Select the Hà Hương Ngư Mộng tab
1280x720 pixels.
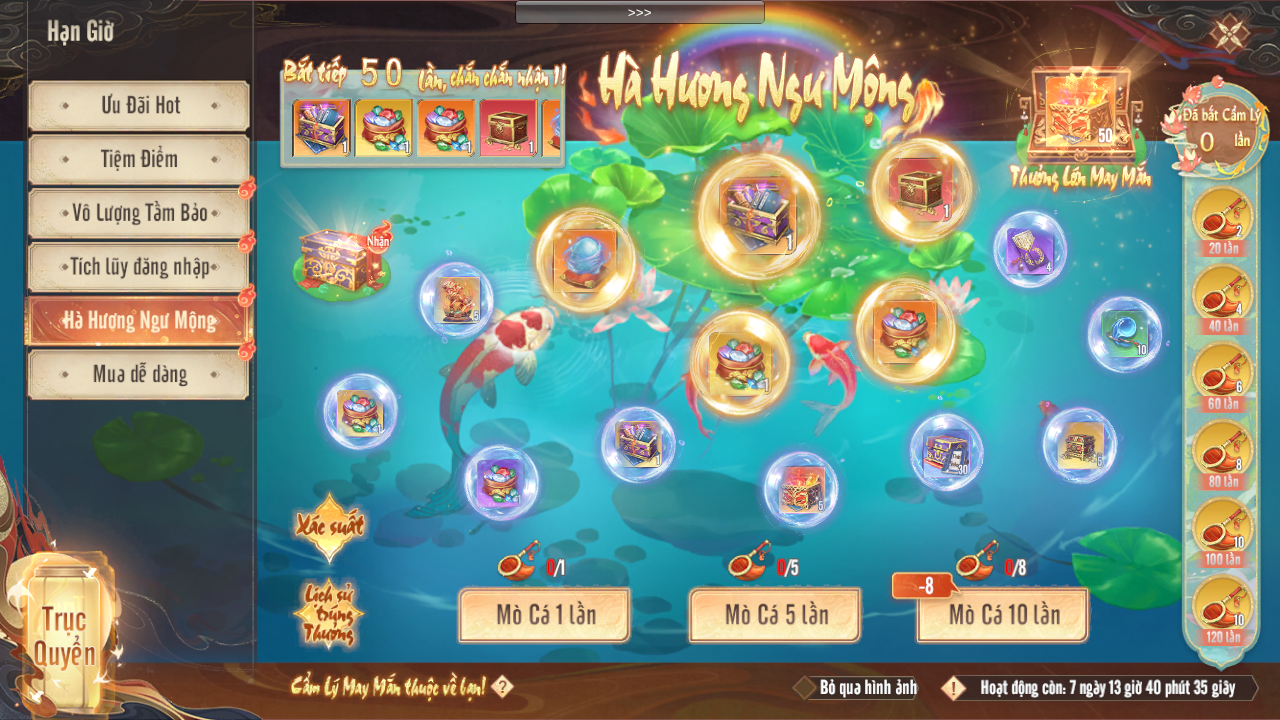139,321
